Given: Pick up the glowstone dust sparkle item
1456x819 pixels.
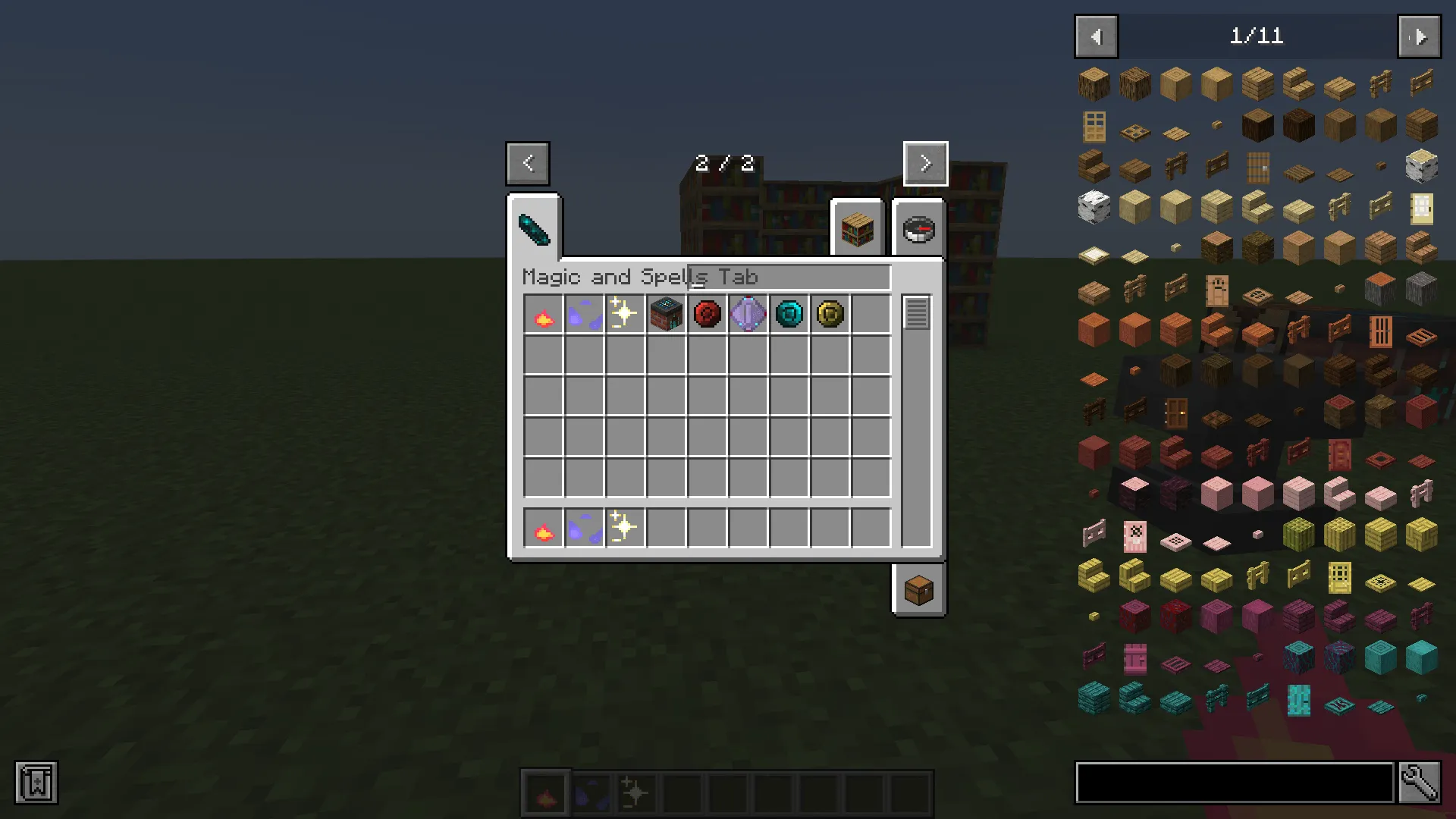Looking at the screenshot, I should click(624, 314).
